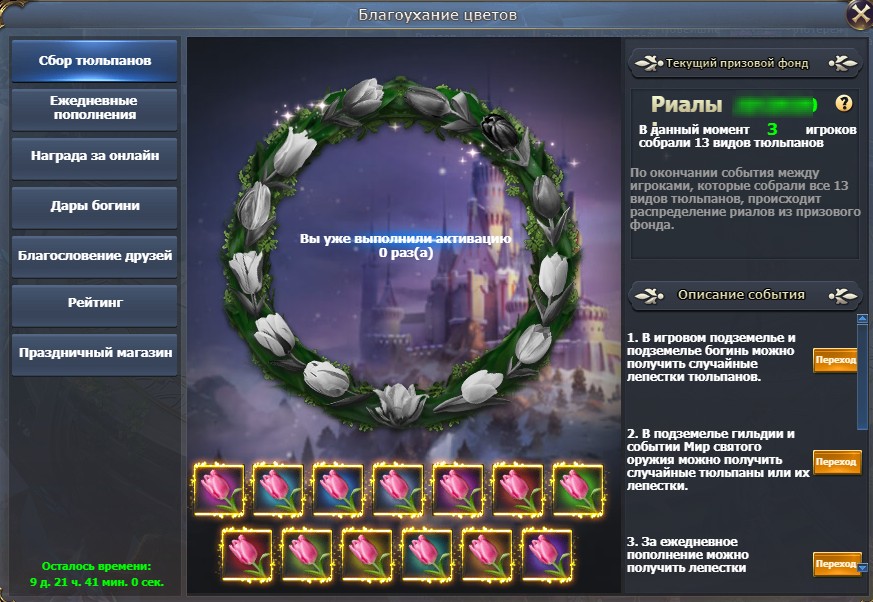Screen dimensions: 873x602
Task: Open the Рейтинг tab
Action: (x=95, y=304)
